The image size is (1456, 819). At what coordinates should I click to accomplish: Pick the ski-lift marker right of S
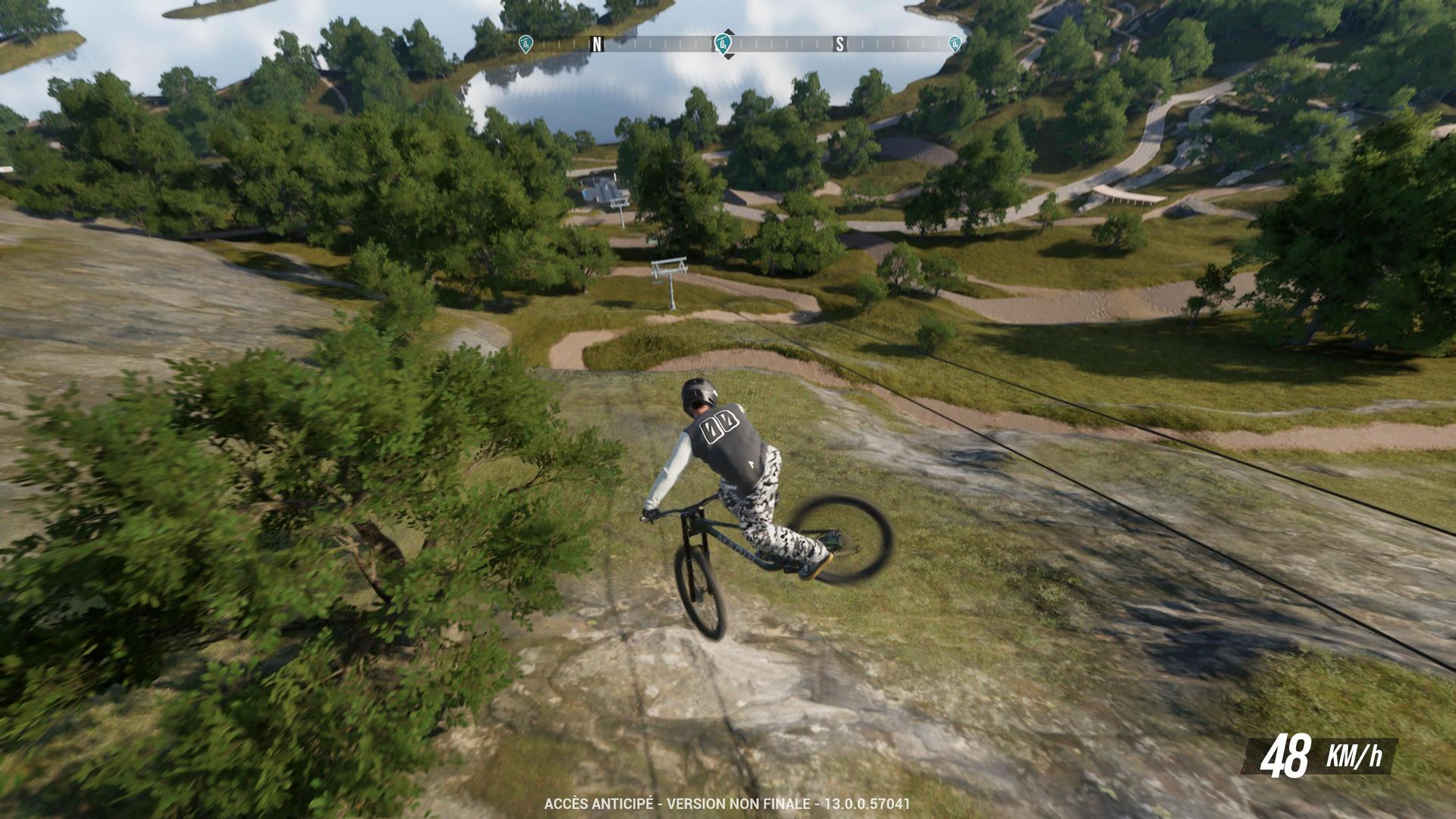[955, 43]
